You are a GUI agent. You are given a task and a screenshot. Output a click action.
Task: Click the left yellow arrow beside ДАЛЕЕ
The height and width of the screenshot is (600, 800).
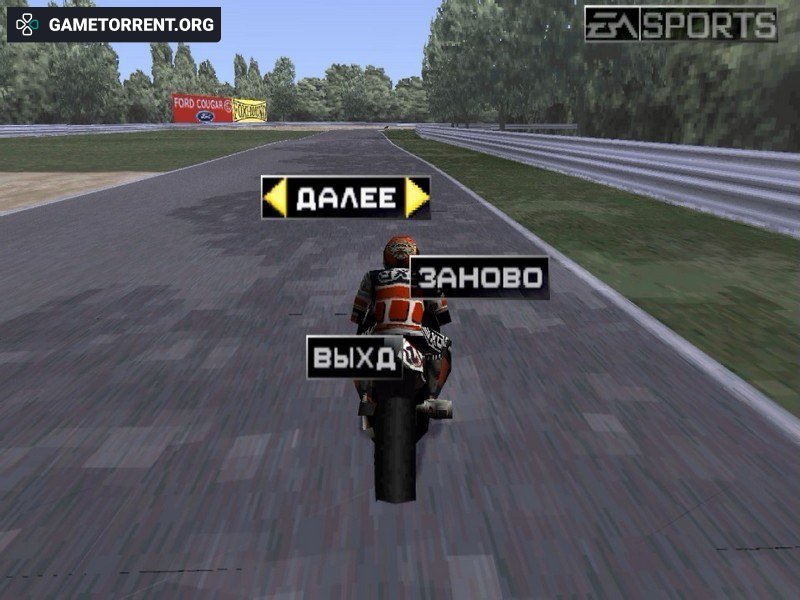click(274, 198)
